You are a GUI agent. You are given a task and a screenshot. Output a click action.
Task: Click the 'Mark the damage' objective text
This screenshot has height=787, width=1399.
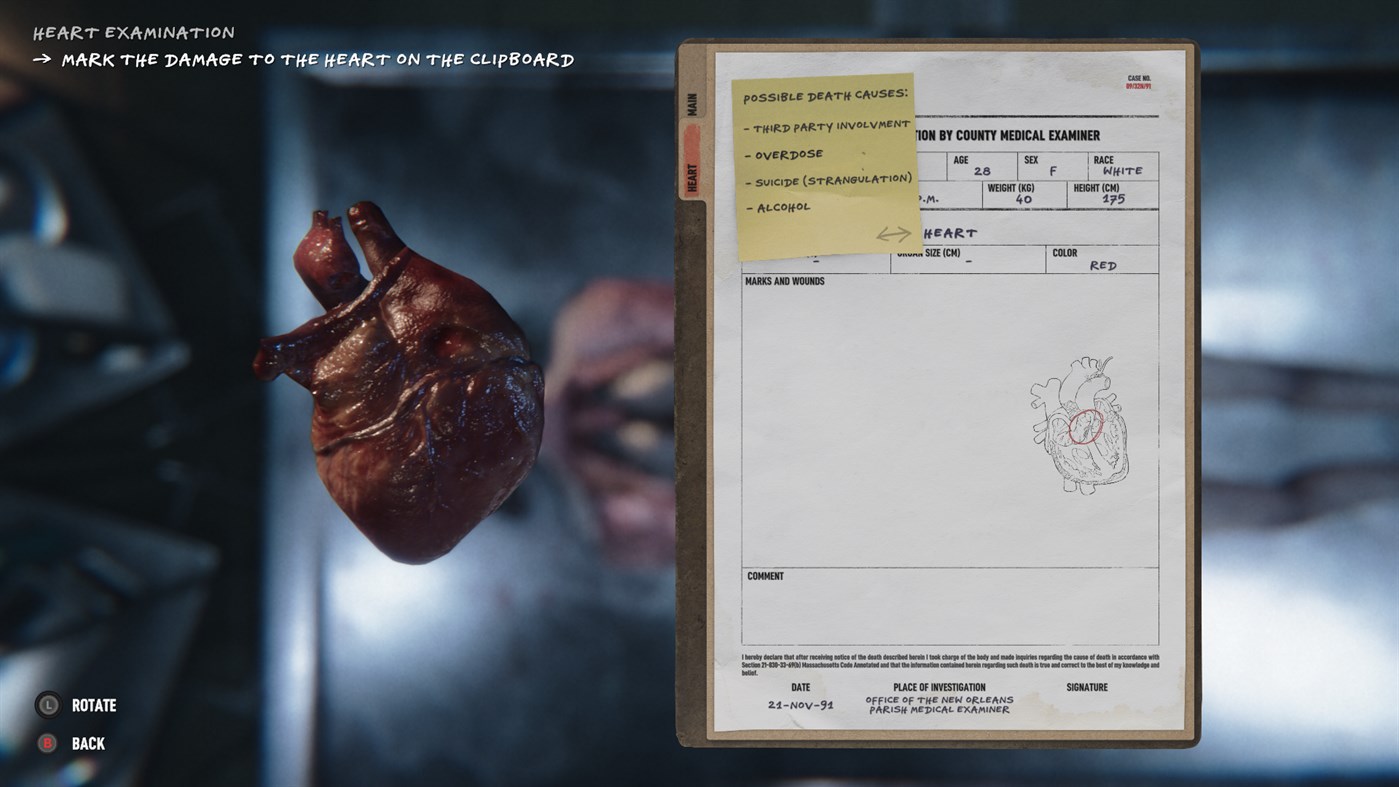click(x=316, y=58)
